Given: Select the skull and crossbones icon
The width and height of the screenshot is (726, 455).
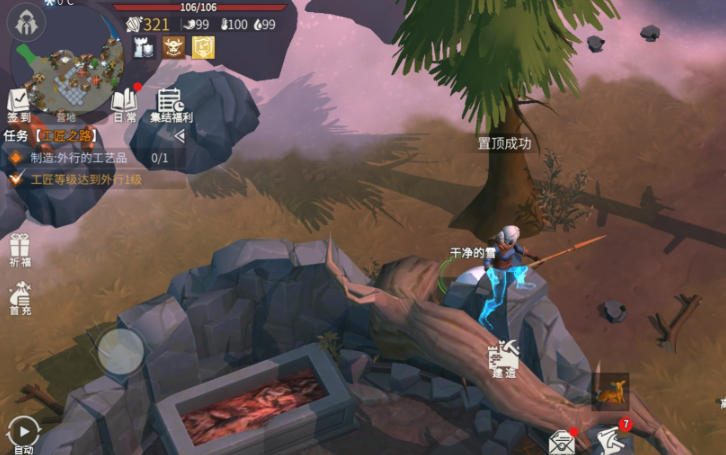Looking at the screenshot, I should [x=174, y=47].
